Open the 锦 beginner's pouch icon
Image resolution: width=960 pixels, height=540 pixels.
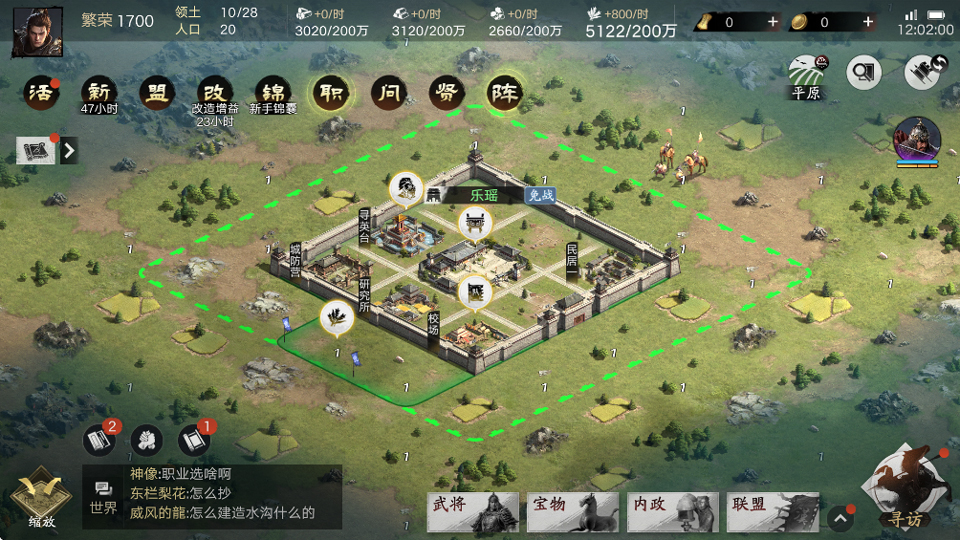click(x=270, y=94)
